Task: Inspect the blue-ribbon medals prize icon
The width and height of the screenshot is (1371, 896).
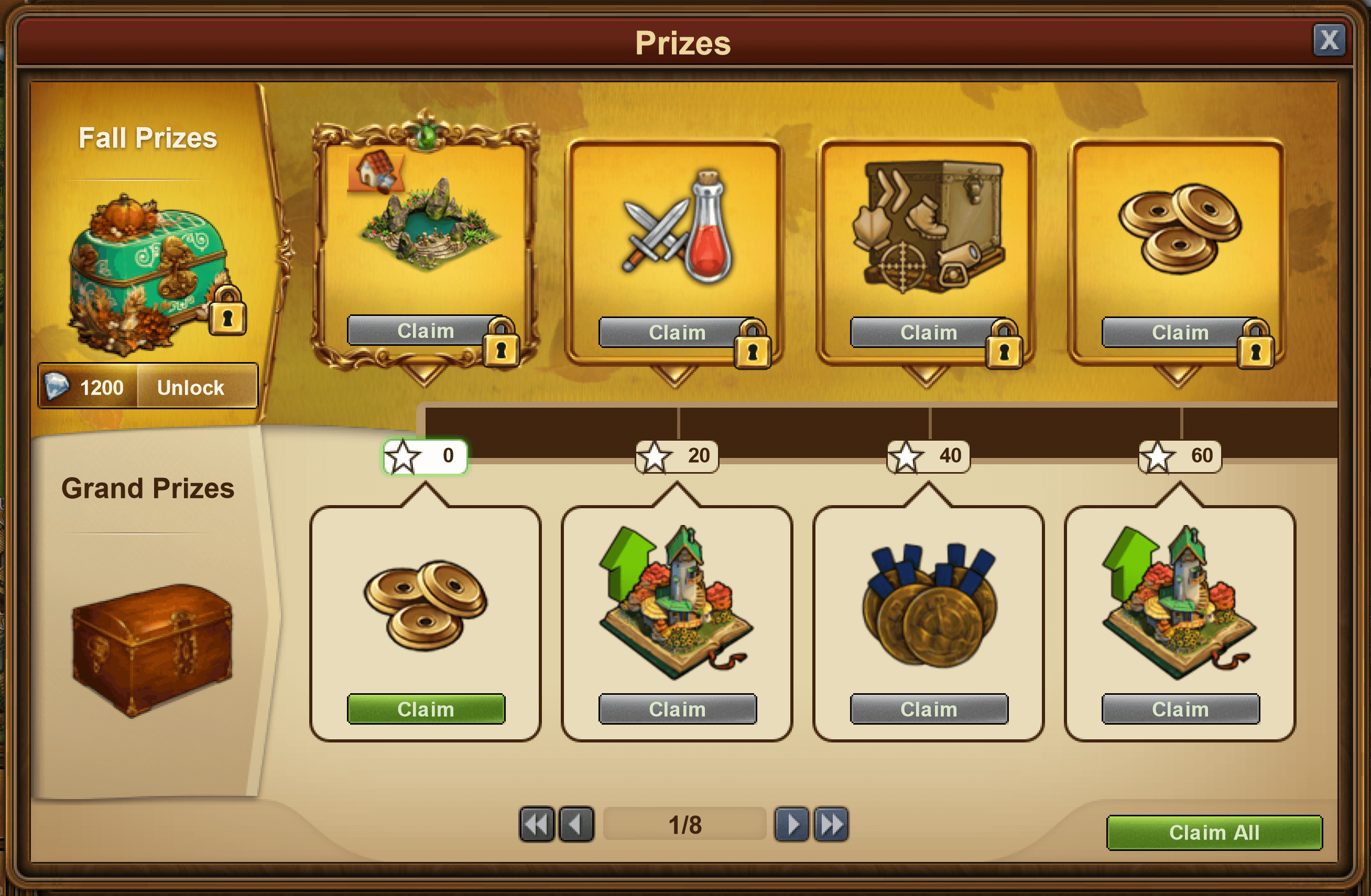Action: (x=929, y=605)
